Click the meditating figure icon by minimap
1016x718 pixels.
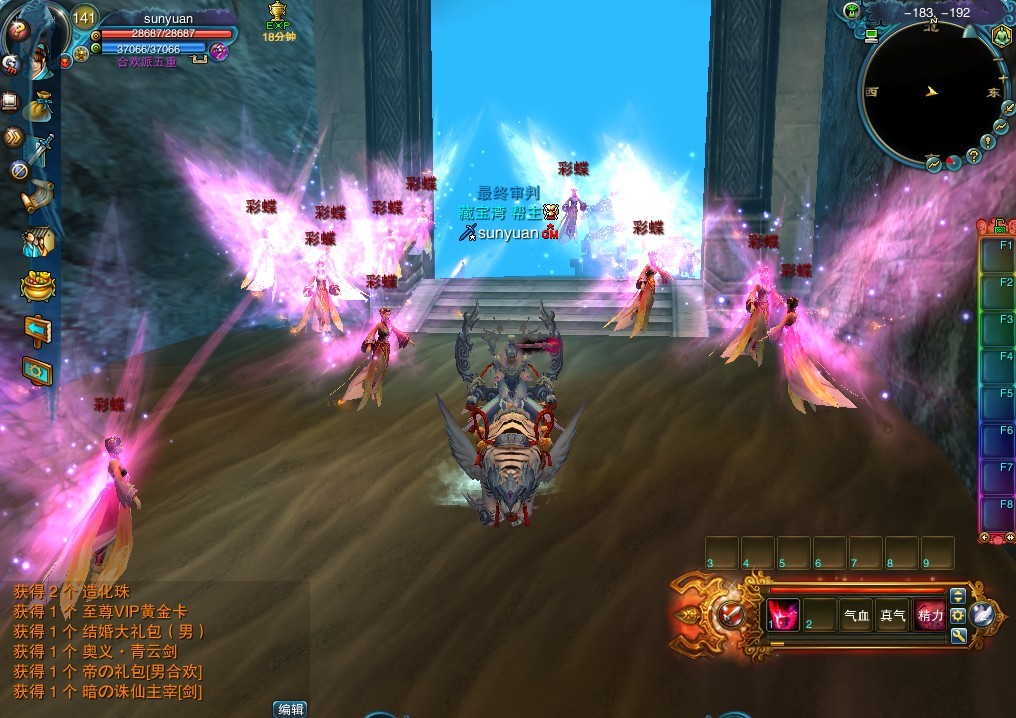[x=1001, y=36]
